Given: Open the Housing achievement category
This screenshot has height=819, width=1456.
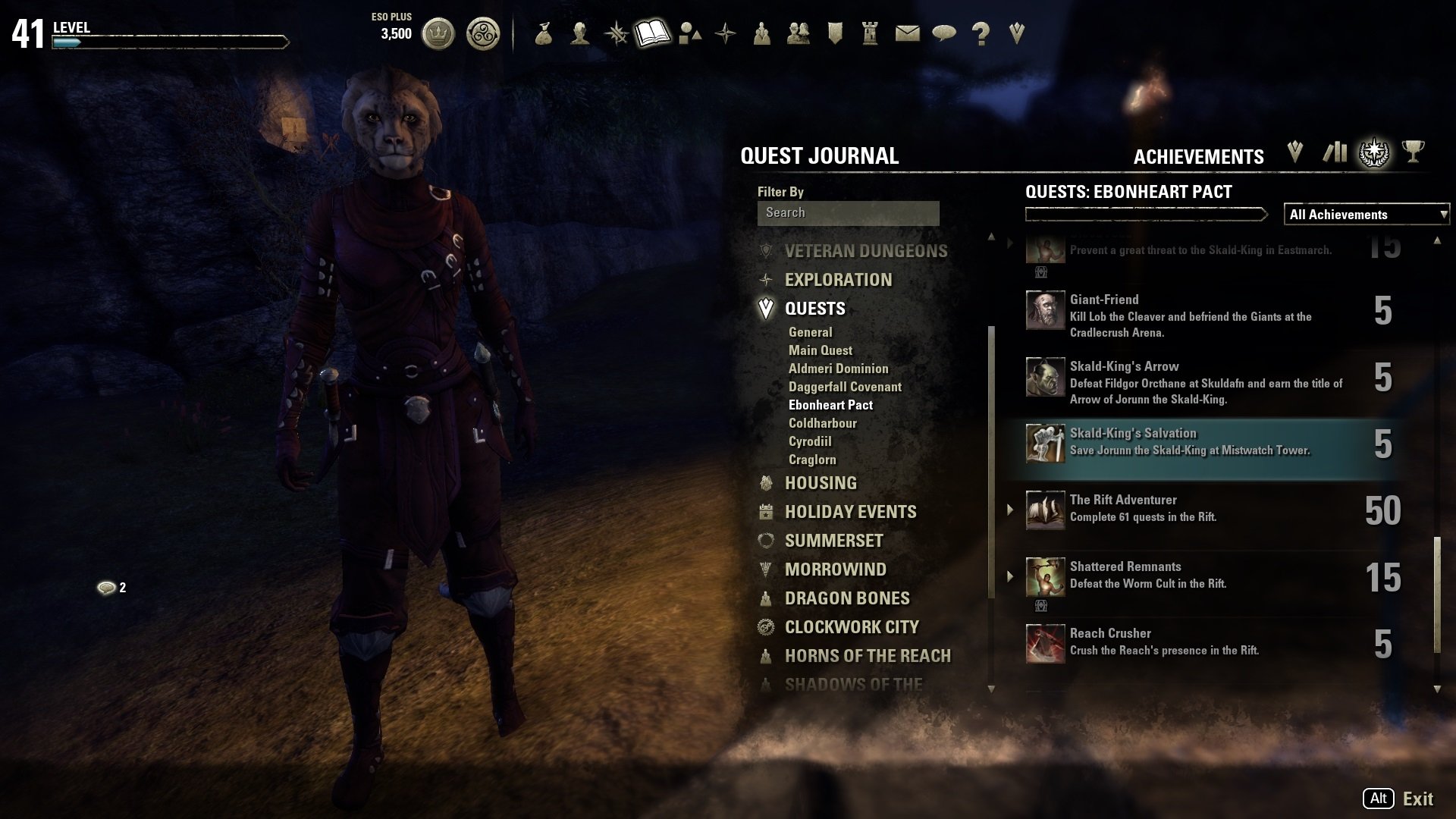Looking at the screenshot, I should [x=821, y=483].
